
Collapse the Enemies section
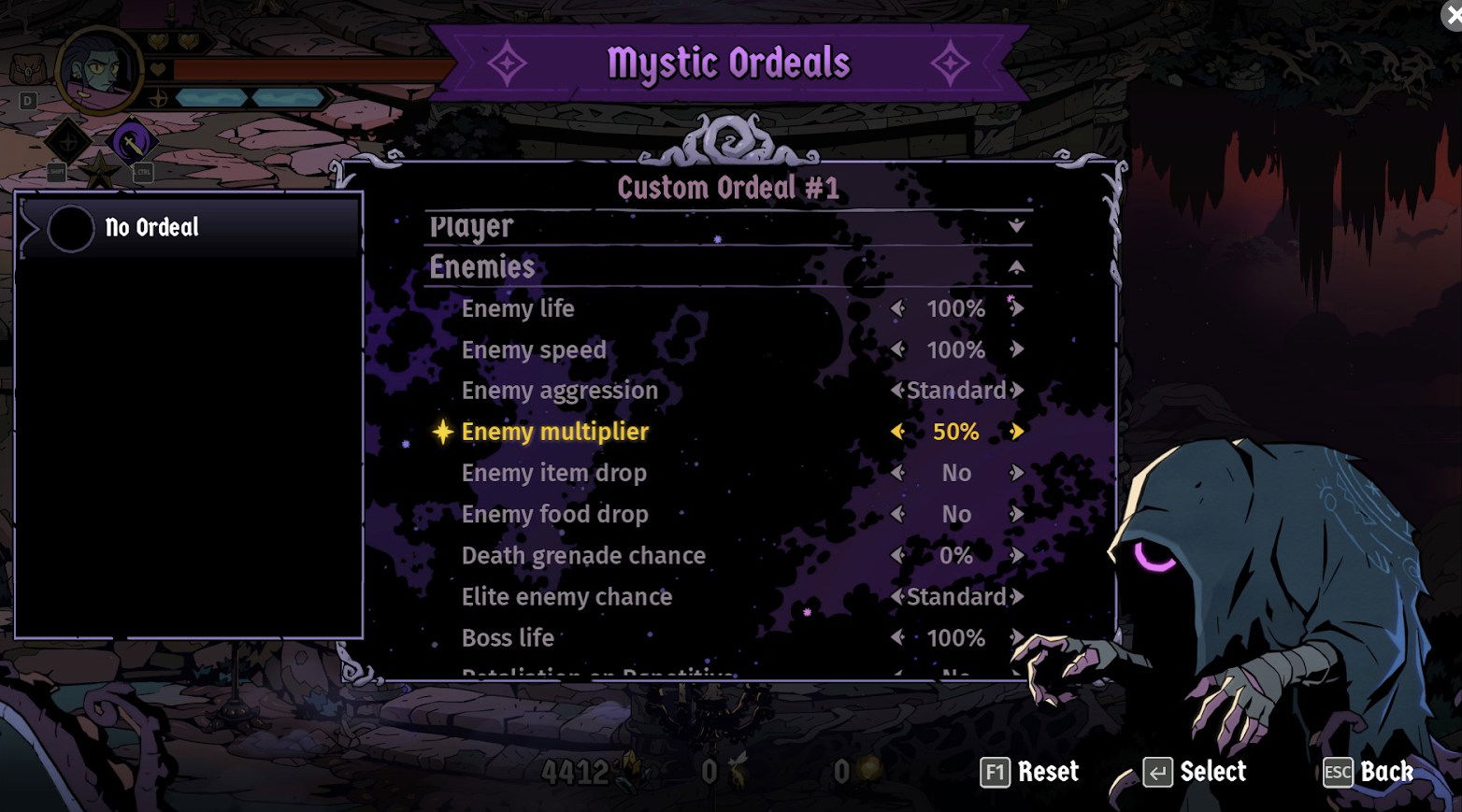pos(1016,268)
